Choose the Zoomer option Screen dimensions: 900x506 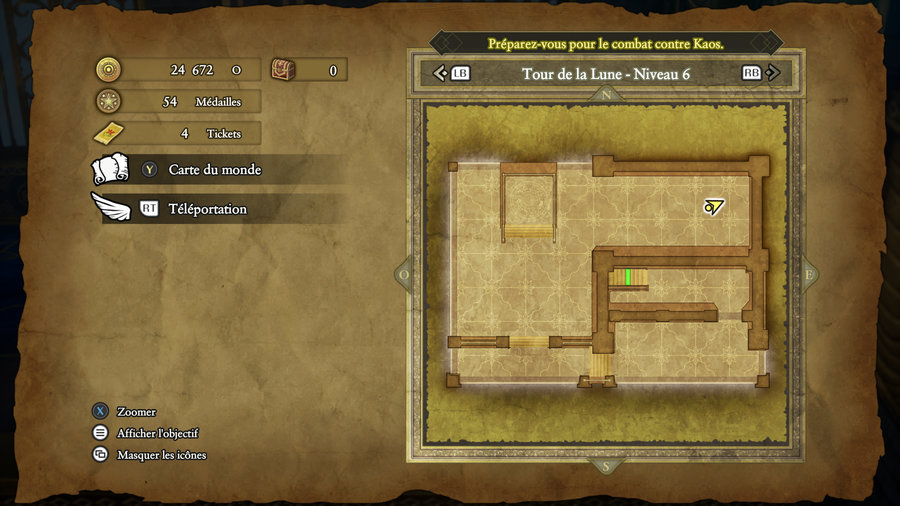click(136, 412)
